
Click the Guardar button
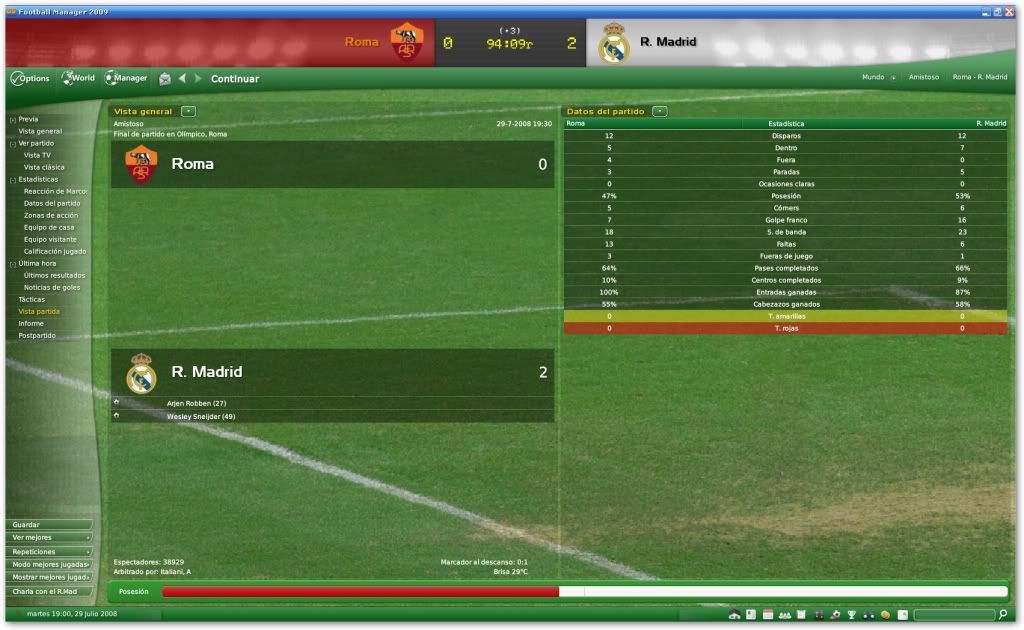coord(48,524)
